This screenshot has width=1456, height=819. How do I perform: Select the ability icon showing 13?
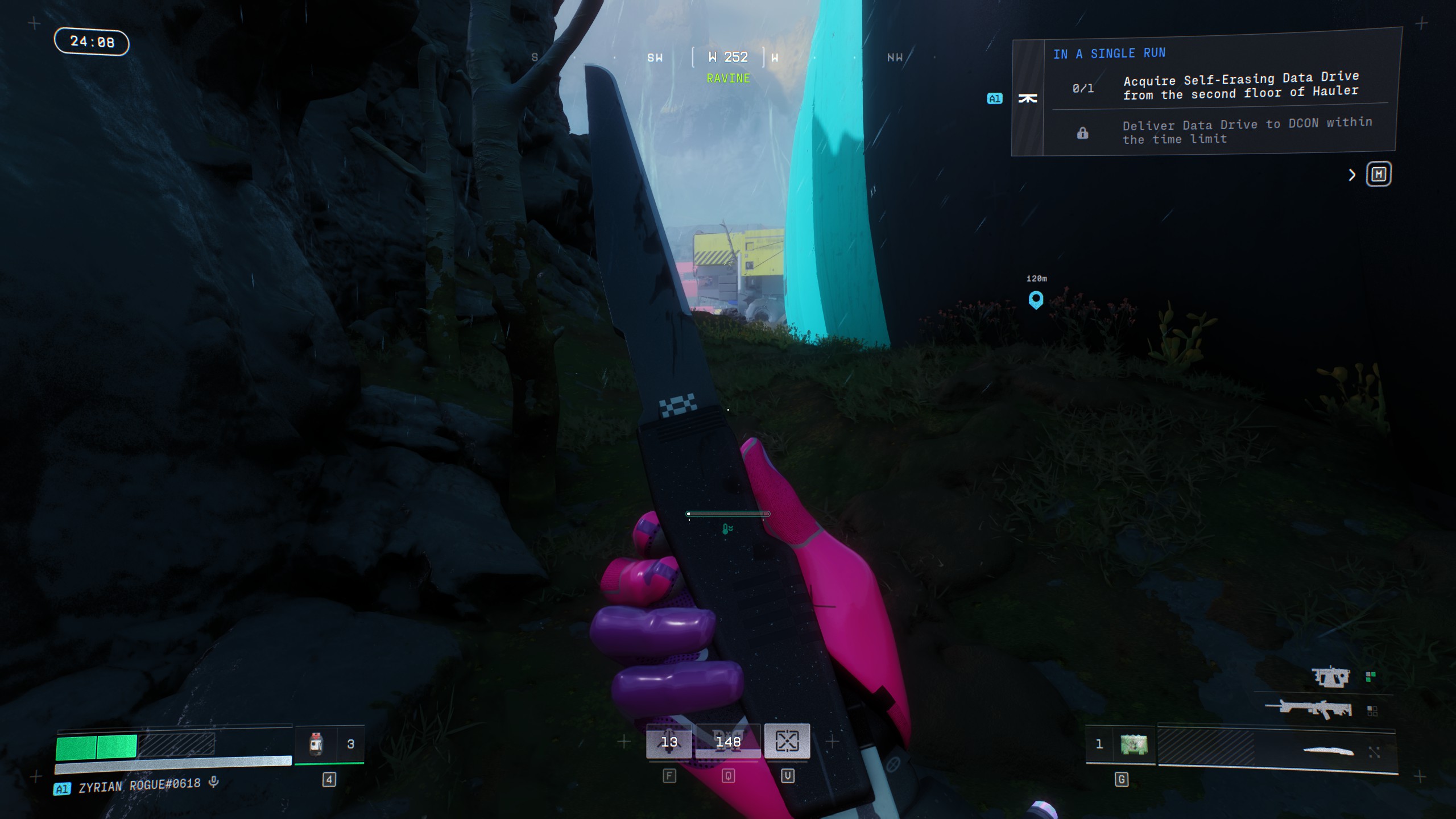pos(669,742)
